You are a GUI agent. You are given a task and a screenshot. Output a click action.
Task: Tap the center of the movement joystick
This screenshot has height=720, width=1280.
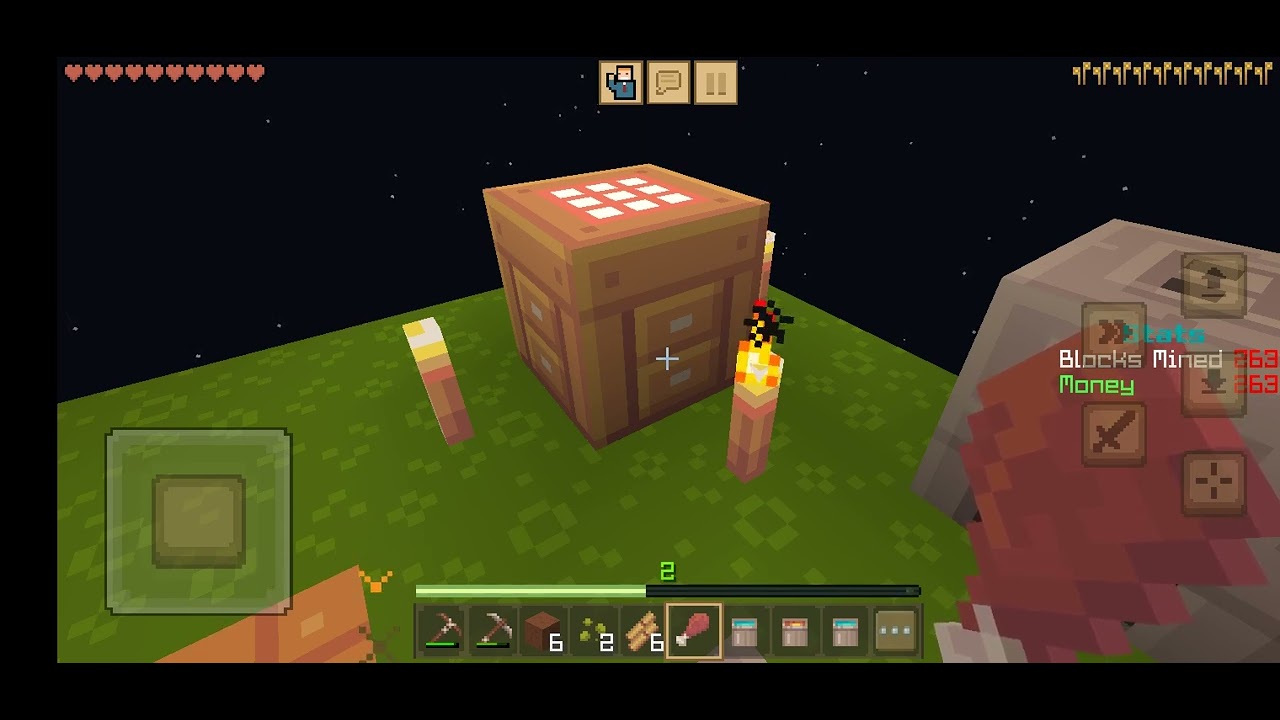199,521
